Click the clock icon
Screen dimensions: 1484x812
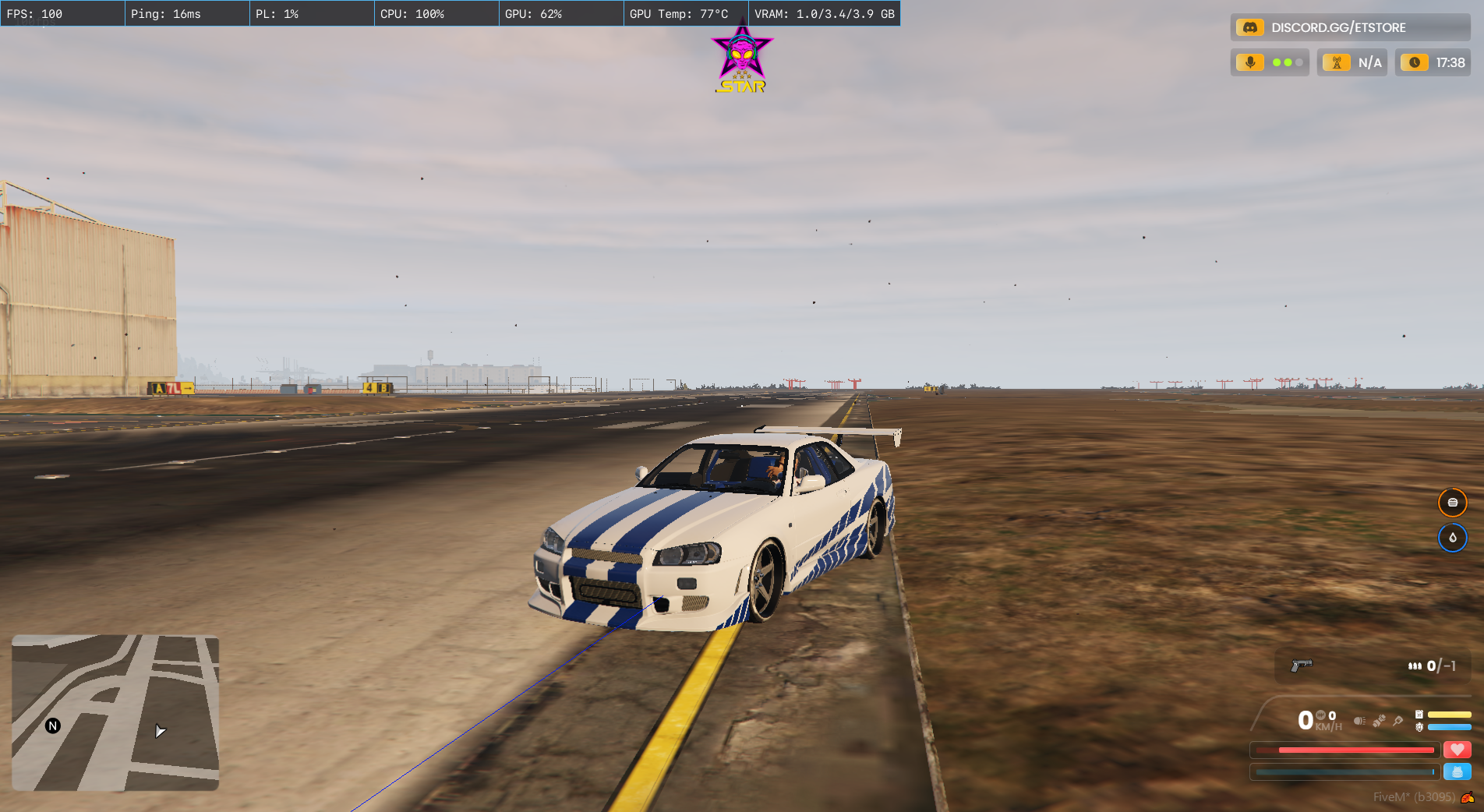(1415, 62)
